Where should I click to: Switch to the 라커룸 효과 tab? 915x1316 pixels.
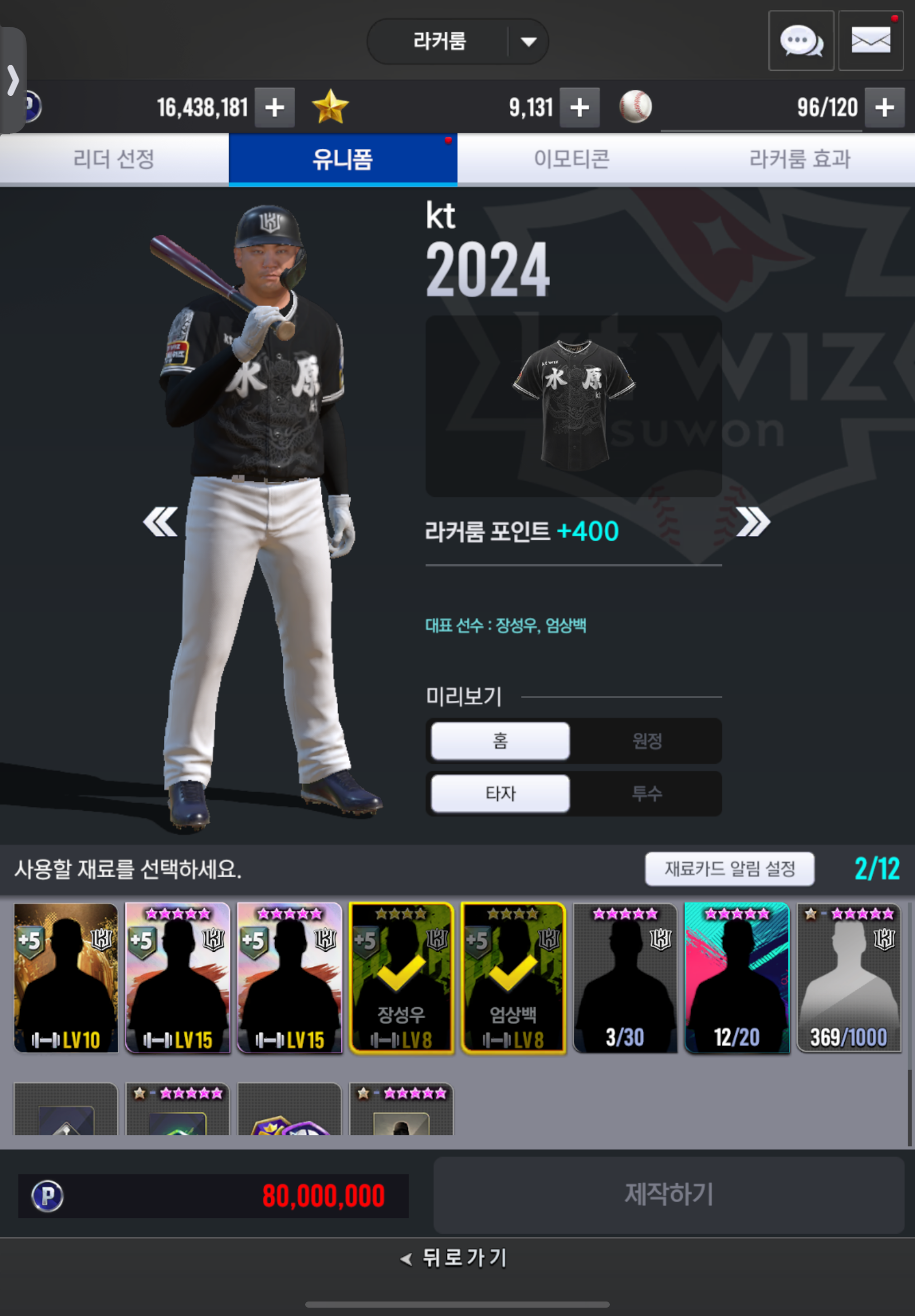(x=800, y=159)
